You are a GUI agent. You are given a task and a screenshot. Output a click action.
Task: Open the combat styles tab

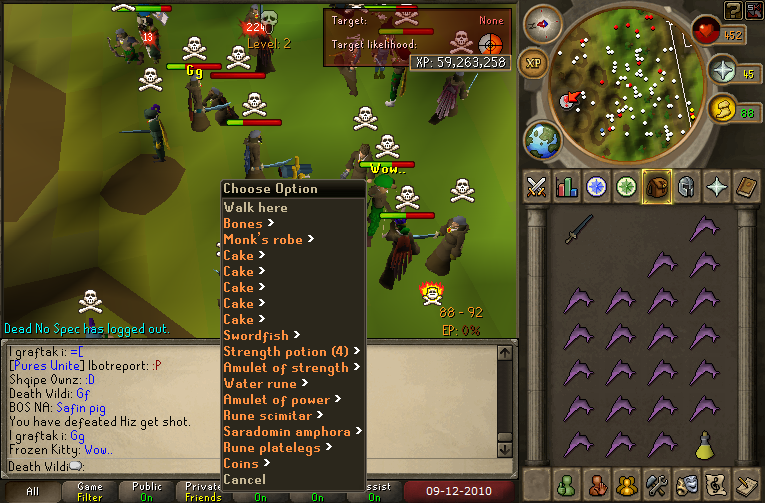[x=536, y=186]
